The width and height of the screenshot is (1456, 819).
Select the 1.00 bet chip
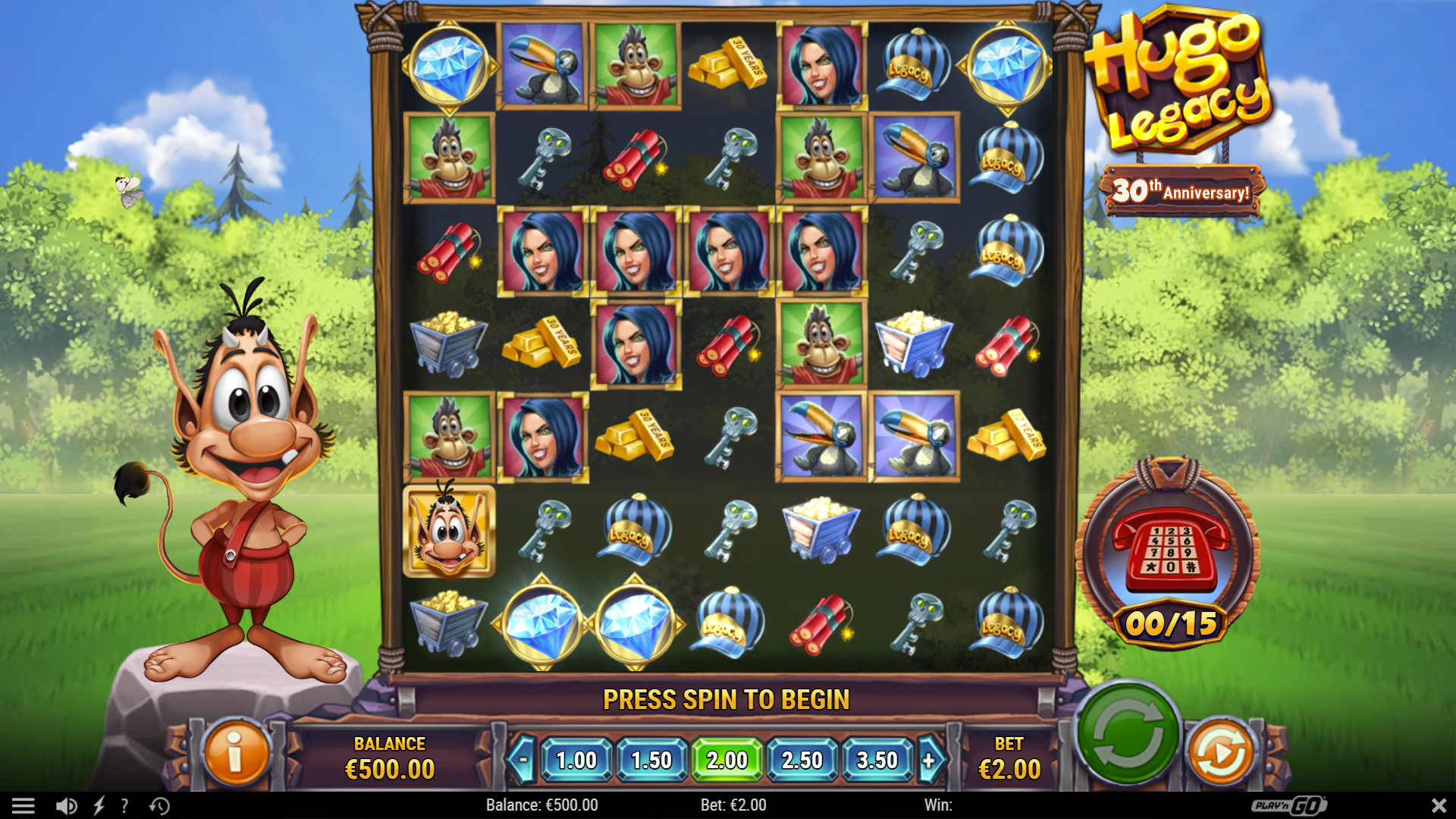(x=576, y=758)
